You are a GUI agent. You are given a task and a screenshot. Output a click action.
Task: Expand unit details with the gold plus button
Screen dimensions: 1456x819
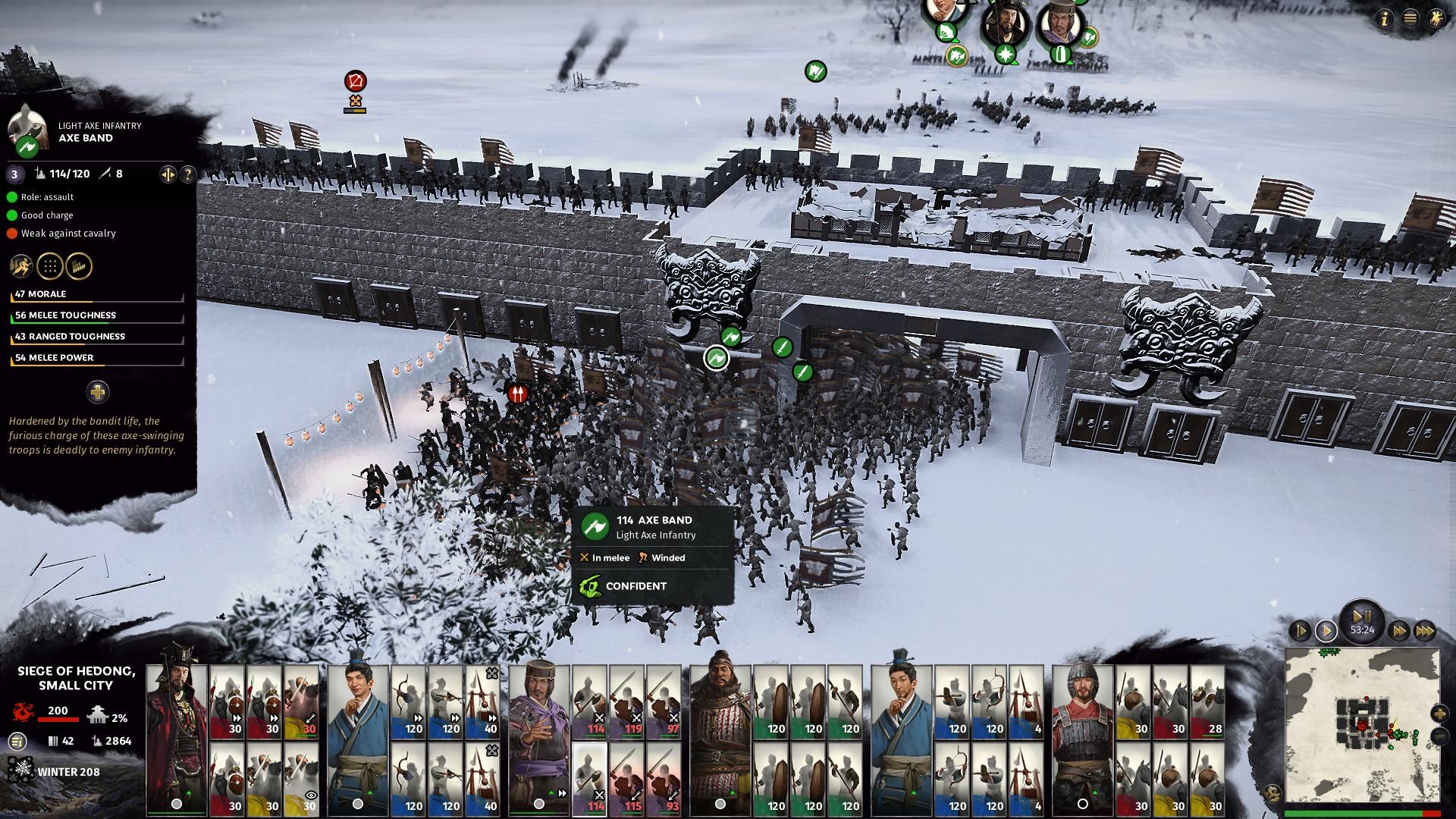(97, 392)
